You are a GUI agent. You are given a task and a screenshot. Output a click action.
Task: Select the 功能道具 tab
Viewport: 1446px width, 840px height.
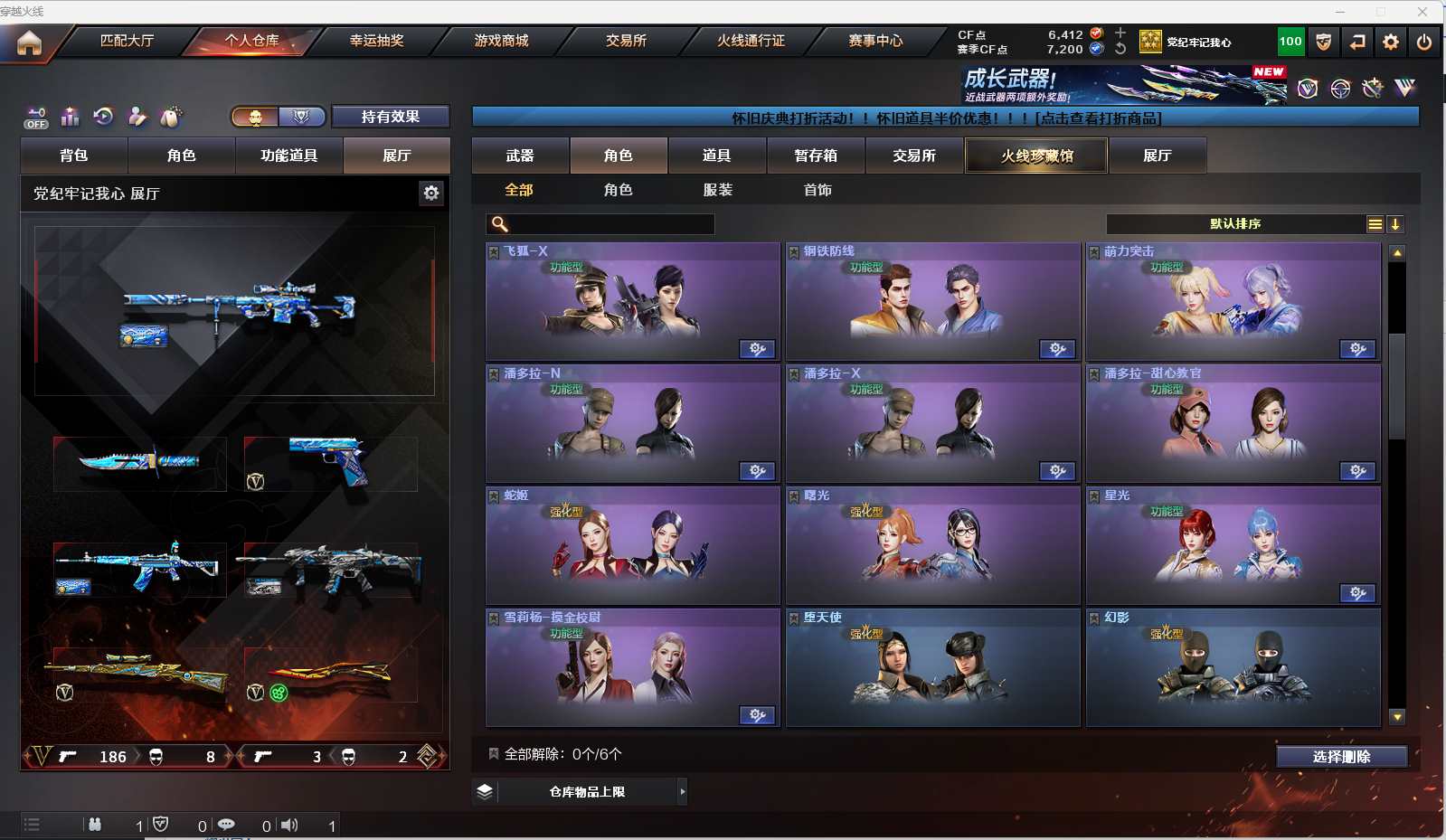pos(288,156)
